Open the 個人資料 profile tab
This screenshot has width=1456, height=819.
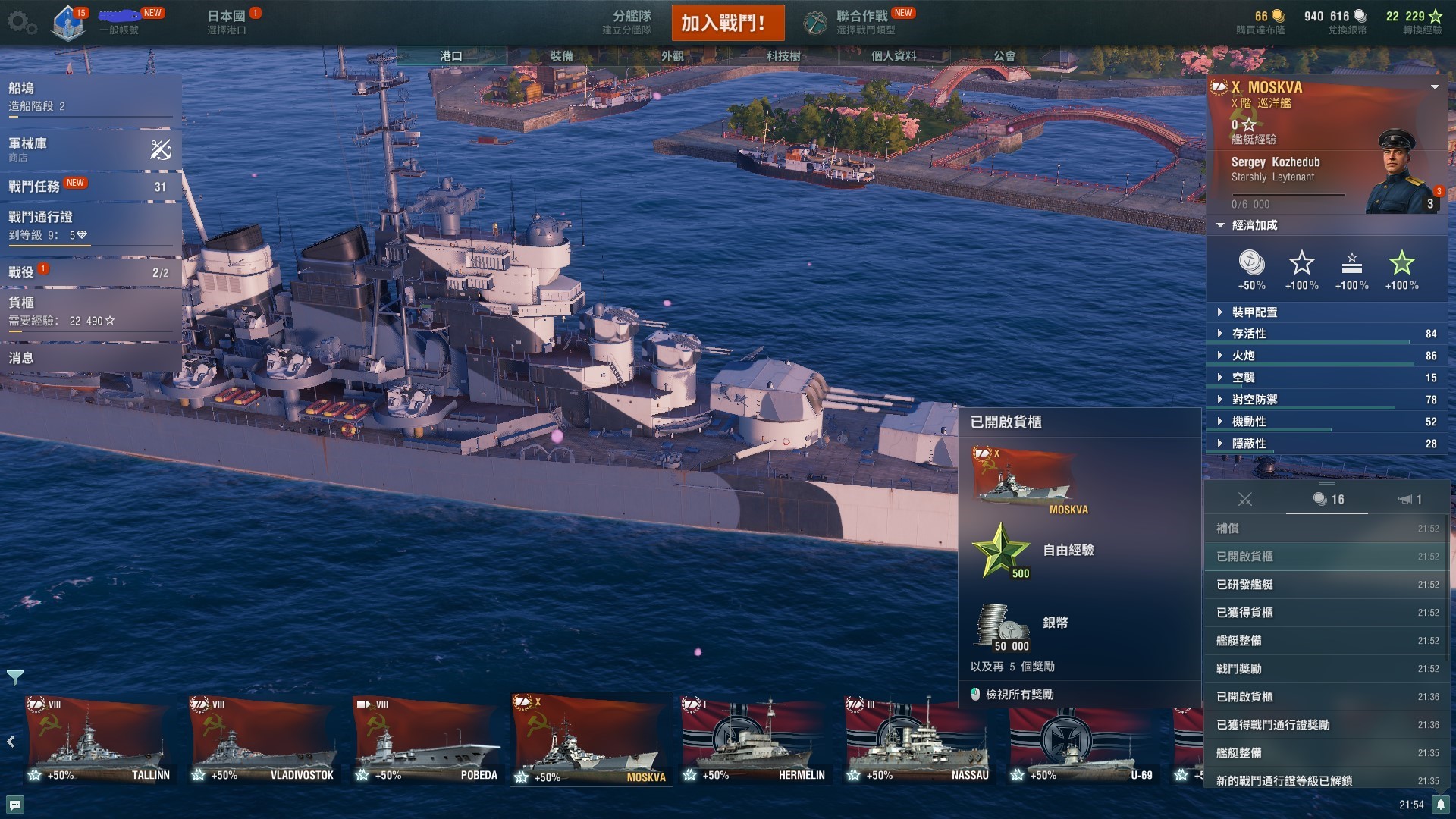[x=893, y=56]
